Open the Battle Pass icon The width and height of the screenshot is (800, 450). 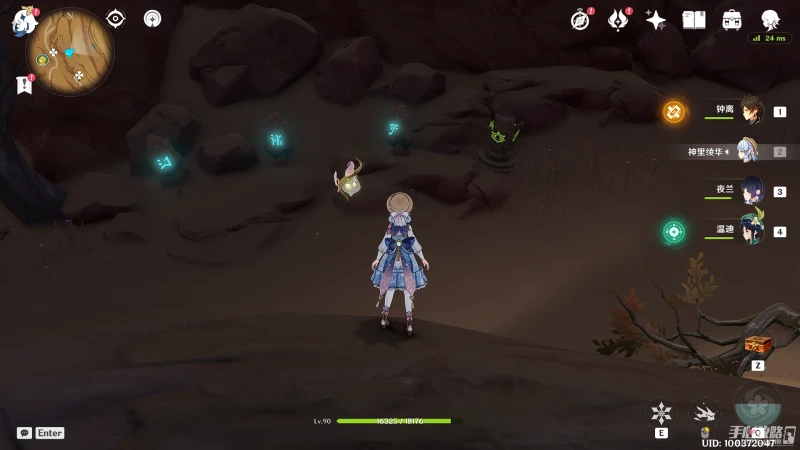pyautogui.click(x=619, y=20)
